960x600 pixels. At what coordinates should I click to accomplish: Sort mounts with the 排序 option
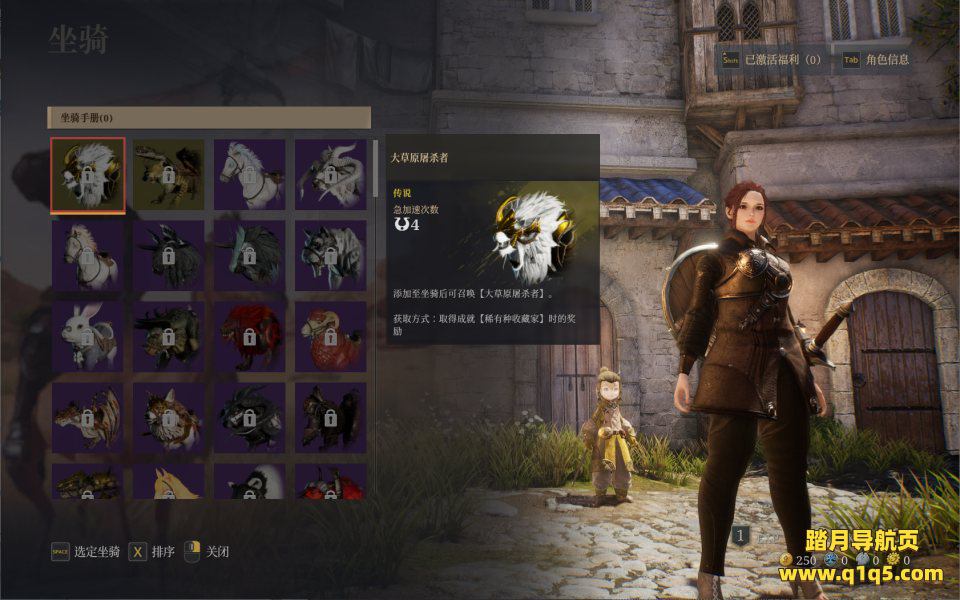click(163, 552)
